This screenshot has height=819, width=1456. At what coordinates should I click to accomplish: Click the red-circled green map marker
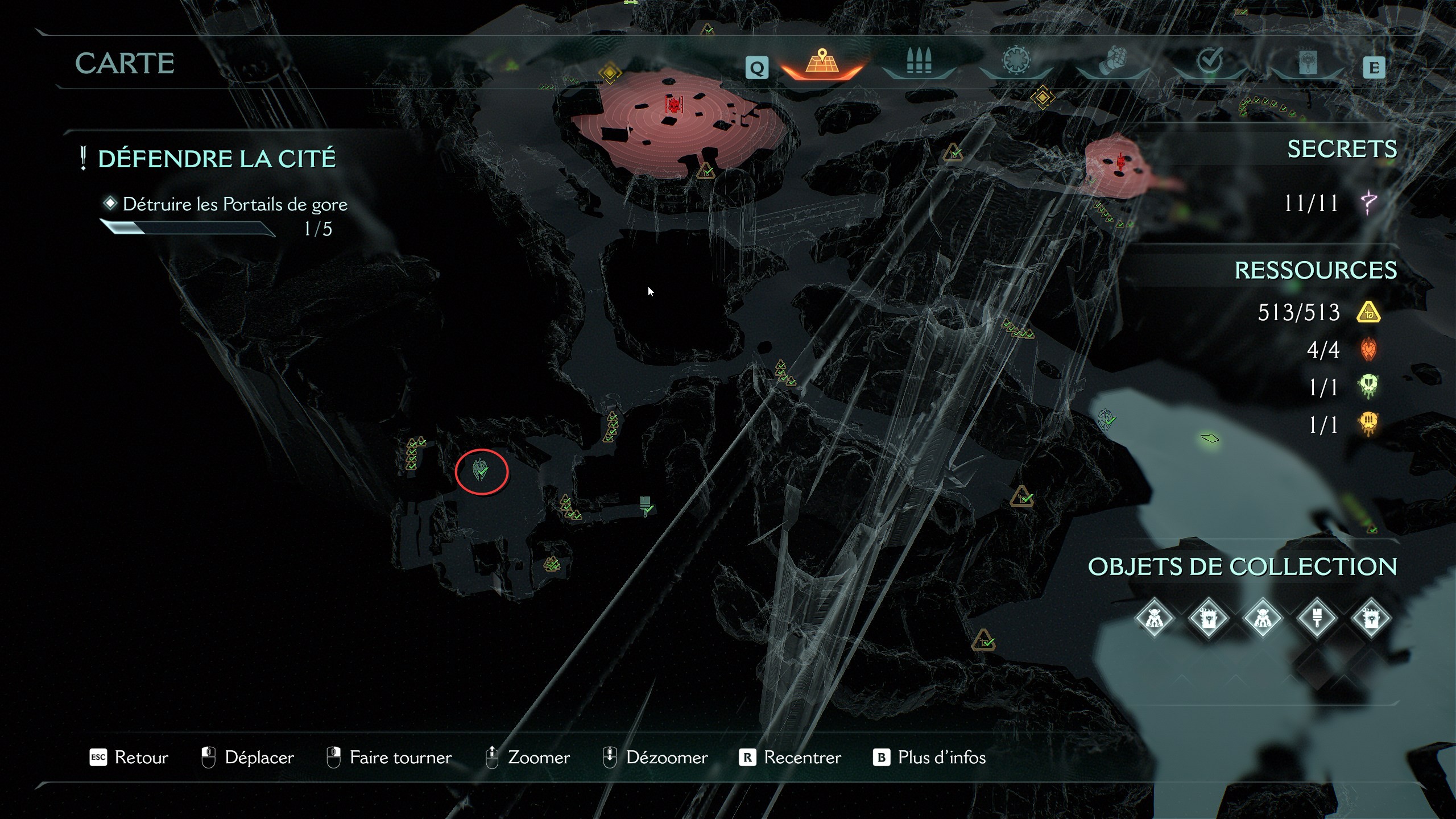[481, 471]
